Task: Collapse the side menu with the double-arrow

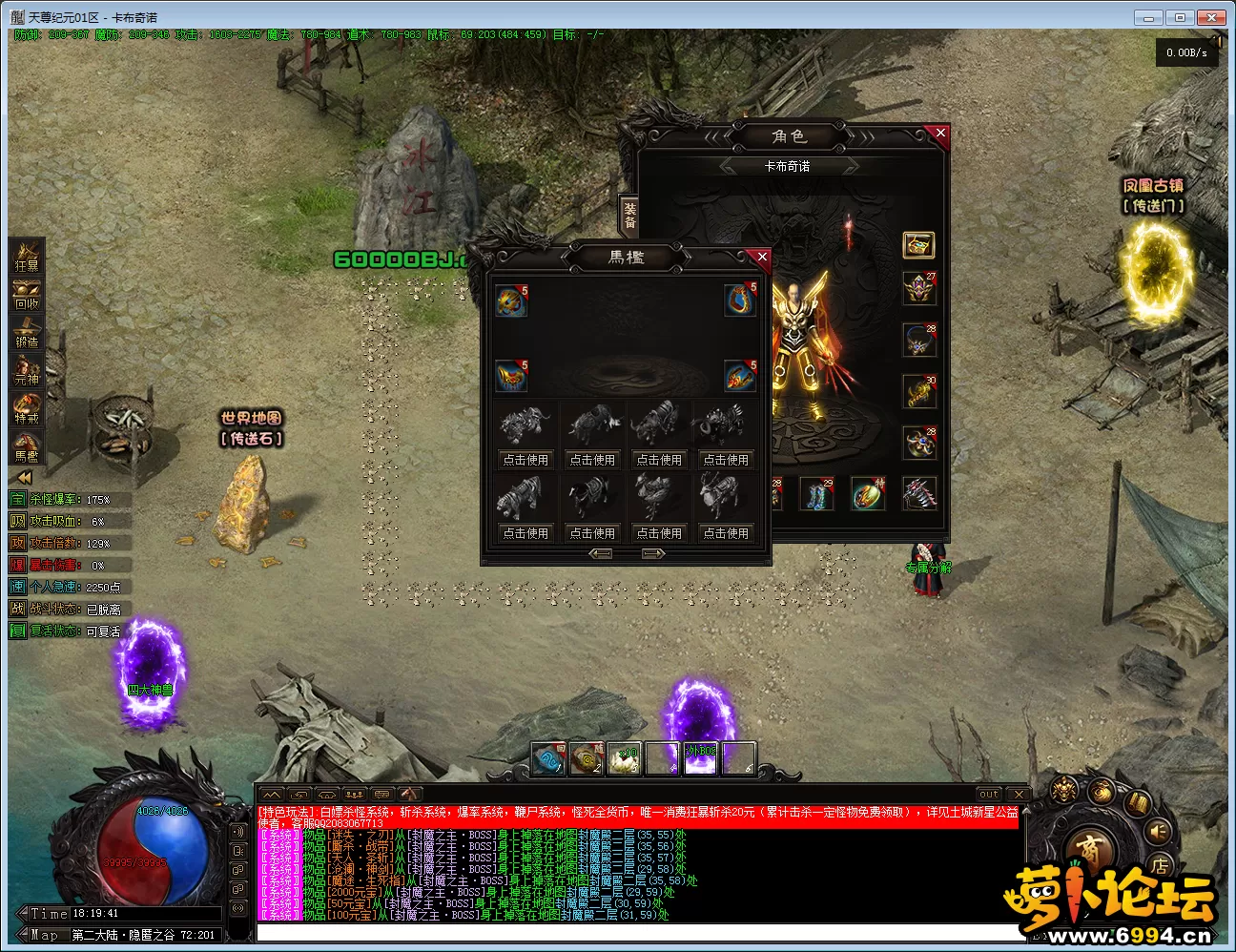Action: pos(23,477)
